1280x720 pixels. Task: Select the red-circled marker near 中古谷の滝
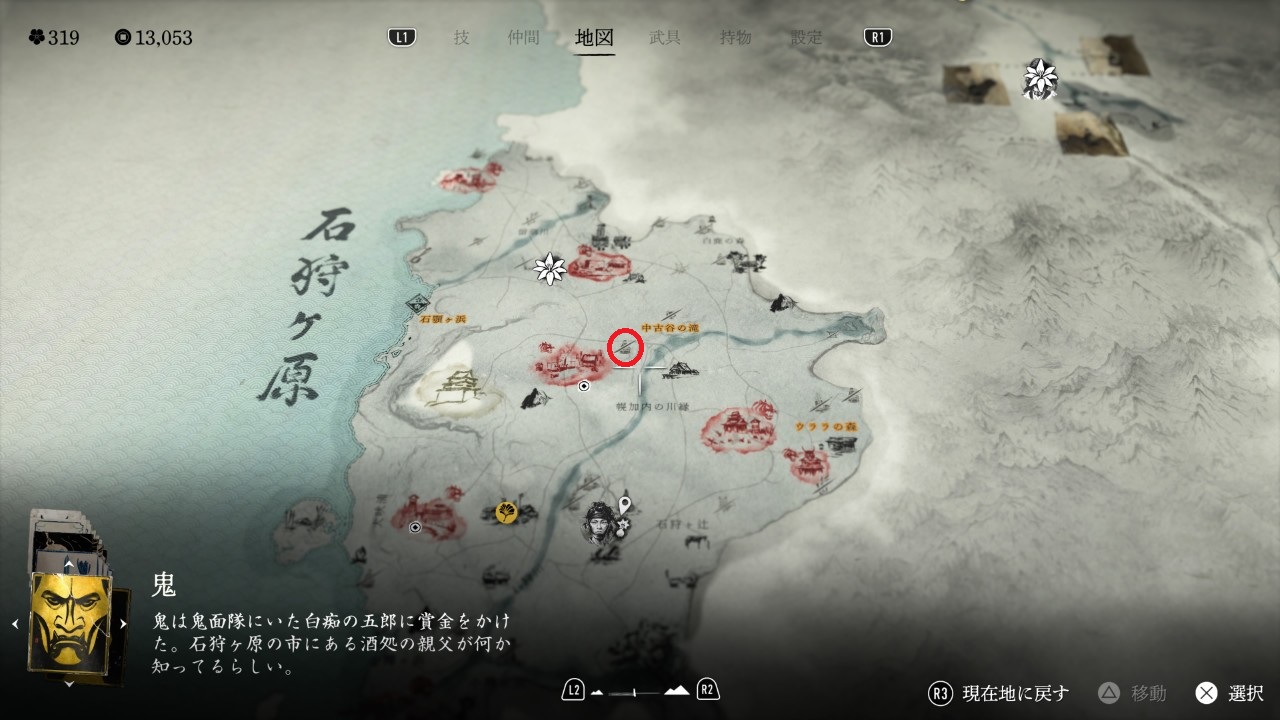(x=625, y=348)
